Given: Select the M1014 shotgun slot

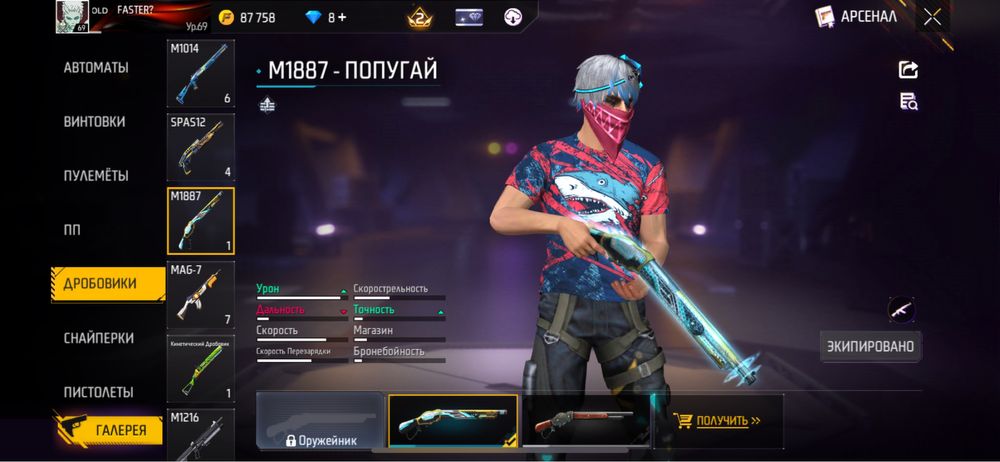Looking at the screenshot, I should 201,74.
